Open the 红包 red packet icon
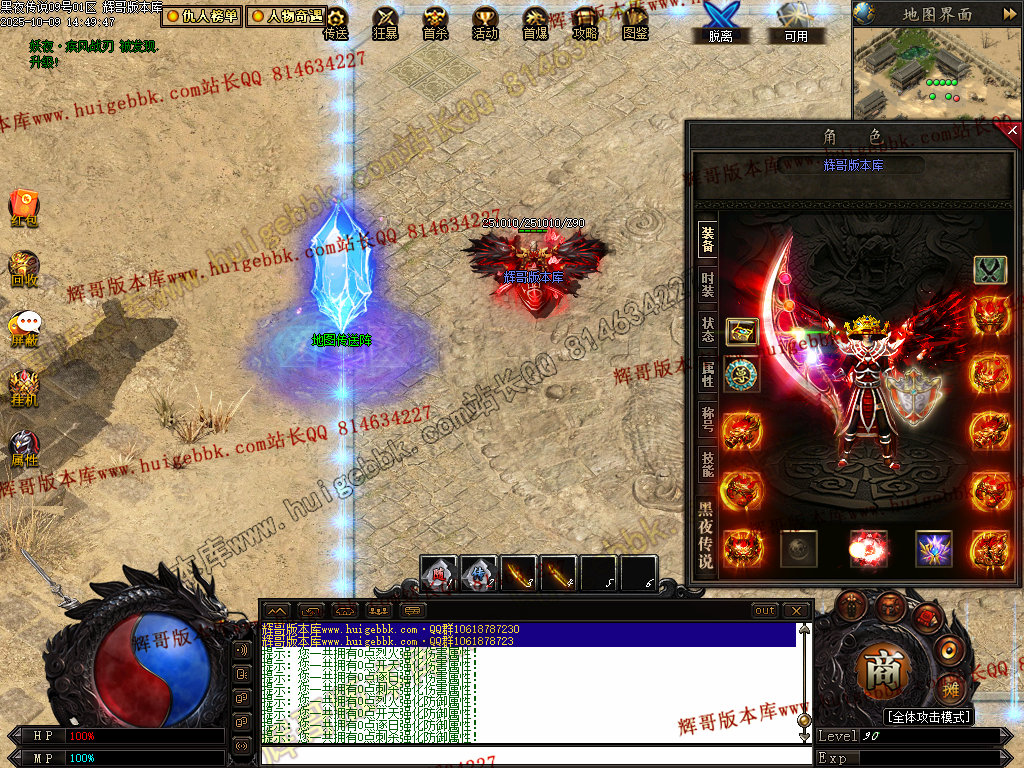Image resolution: width=1024 pixels, height=768 pixels. coord(24,207)
